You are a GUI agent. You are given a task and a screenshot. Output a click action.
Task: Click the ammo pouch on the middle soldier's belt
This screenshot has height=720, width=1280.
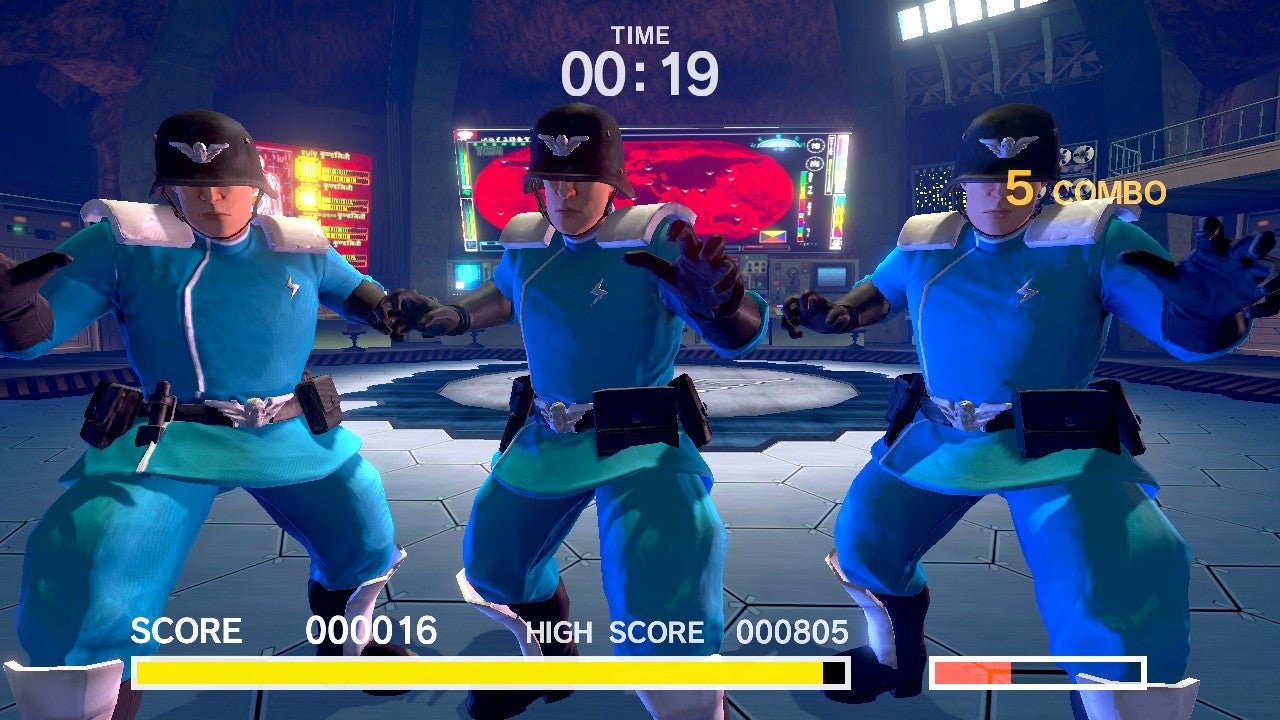point(633,412)
